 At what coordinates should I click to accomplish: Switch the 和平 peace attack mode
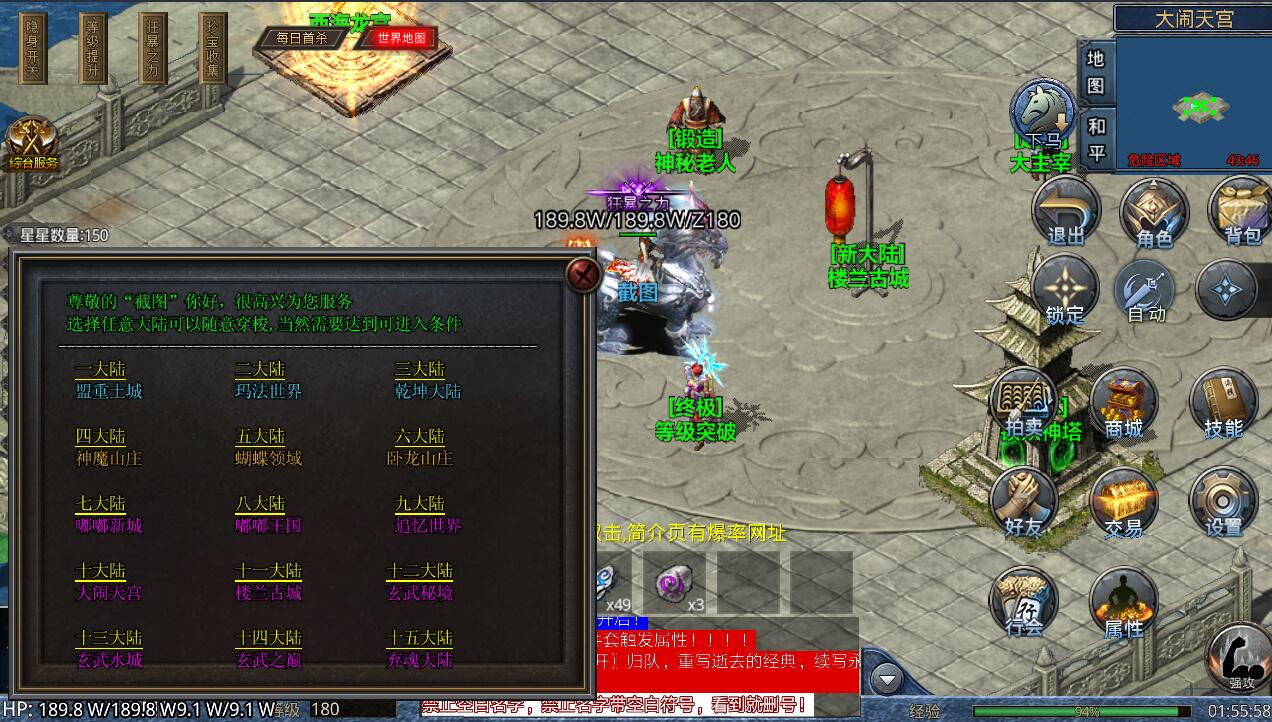point(1096,139)
